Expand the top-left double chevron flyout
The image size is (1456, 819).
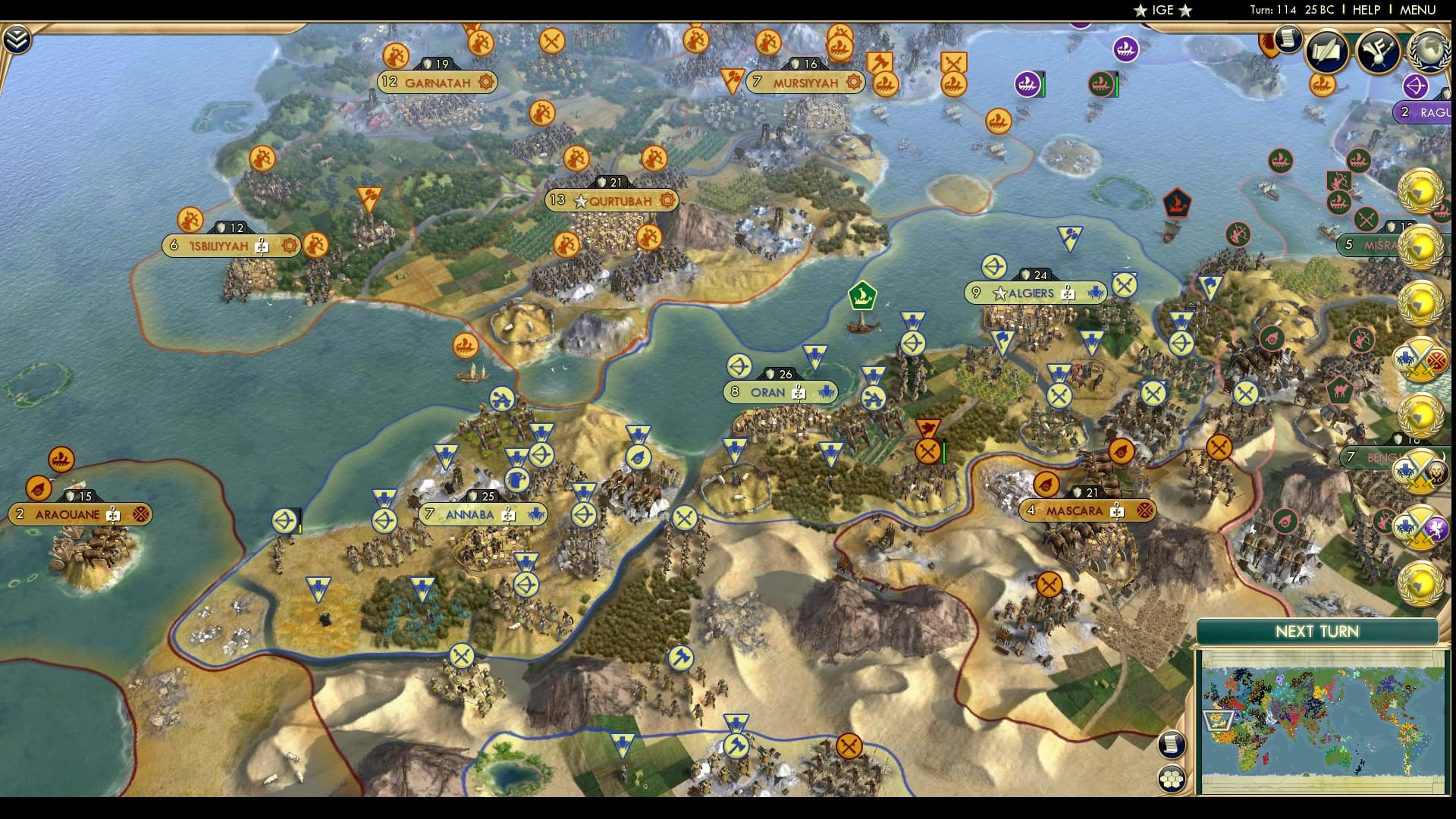pyautogui.click(x=16, y=38)
